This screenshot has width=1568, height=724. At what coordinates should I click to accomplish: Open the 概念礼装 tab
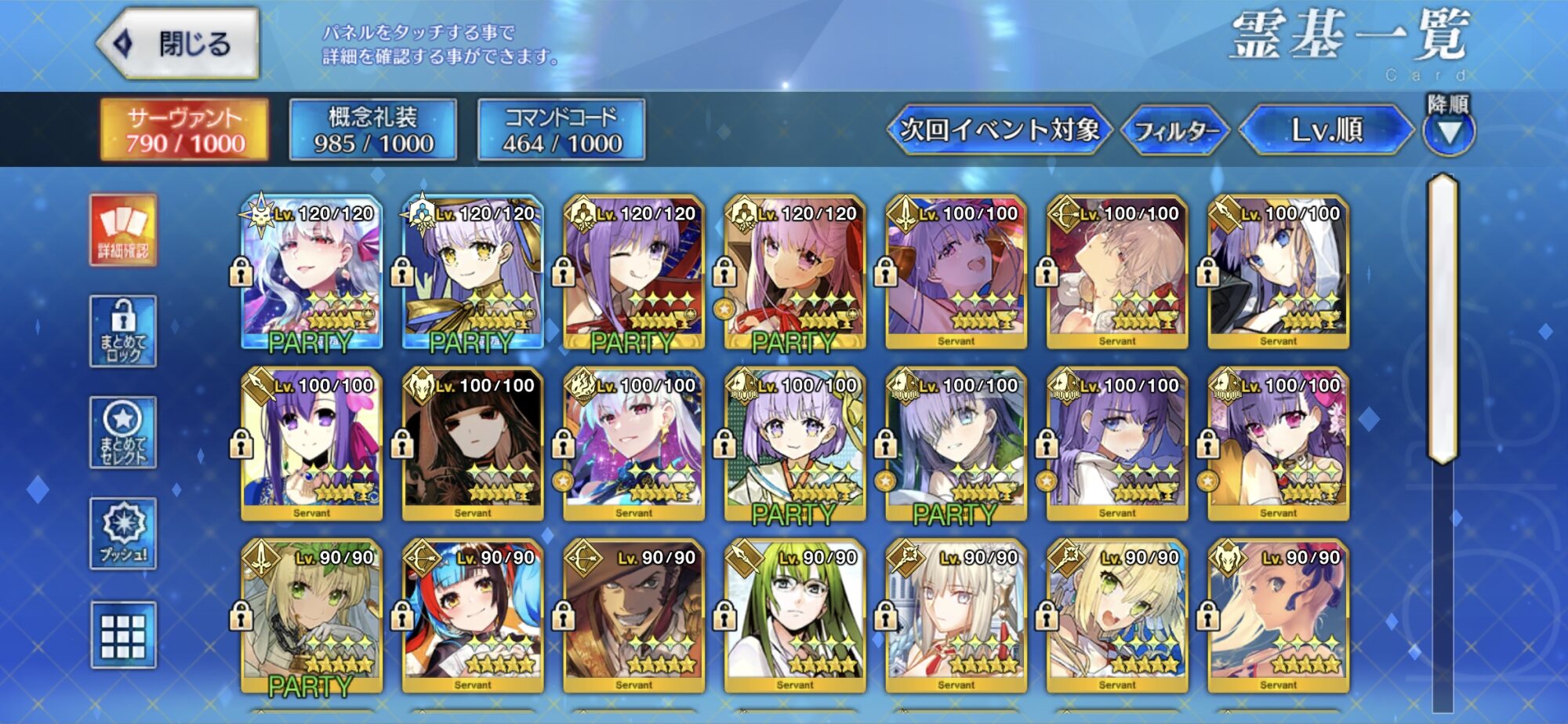tap(373, 130)
